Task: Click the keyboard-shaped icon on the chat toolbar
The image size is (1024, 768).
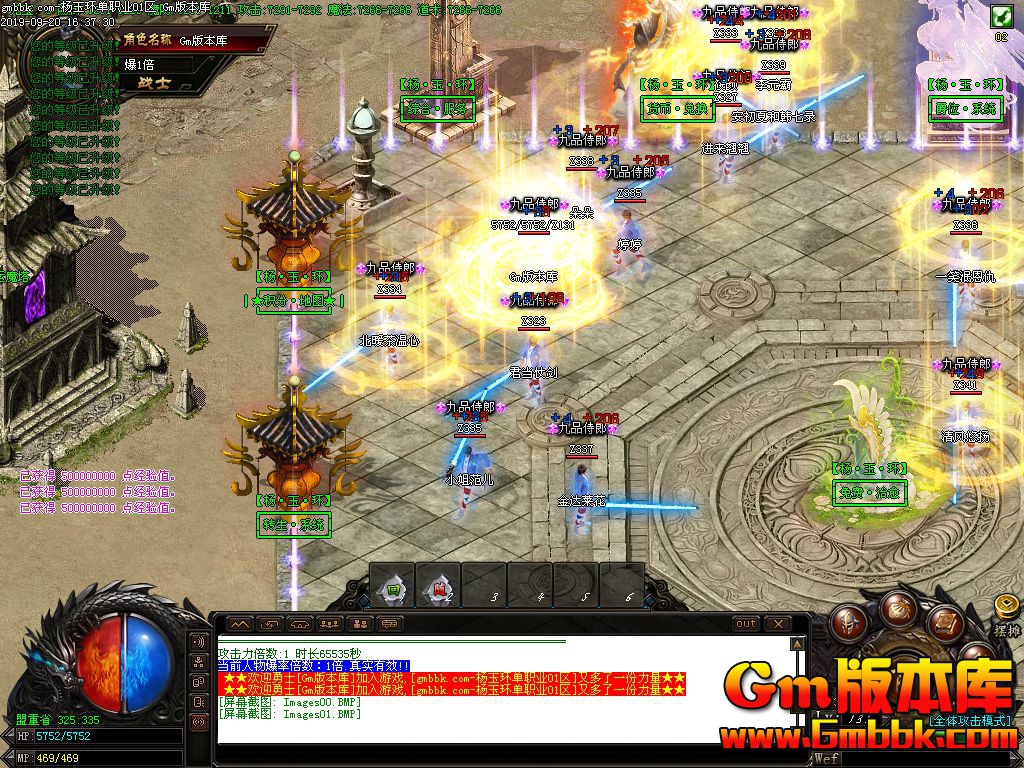Action: pos(389,624)
